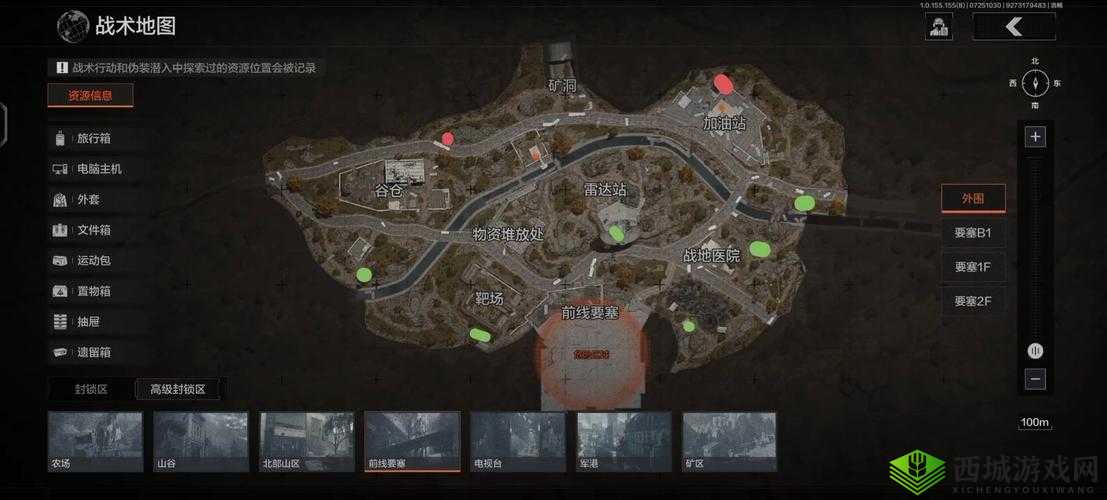Open the 电视台 map thumbnail
This screenshot has width=1107, height=500.
(x=518, y=441)
